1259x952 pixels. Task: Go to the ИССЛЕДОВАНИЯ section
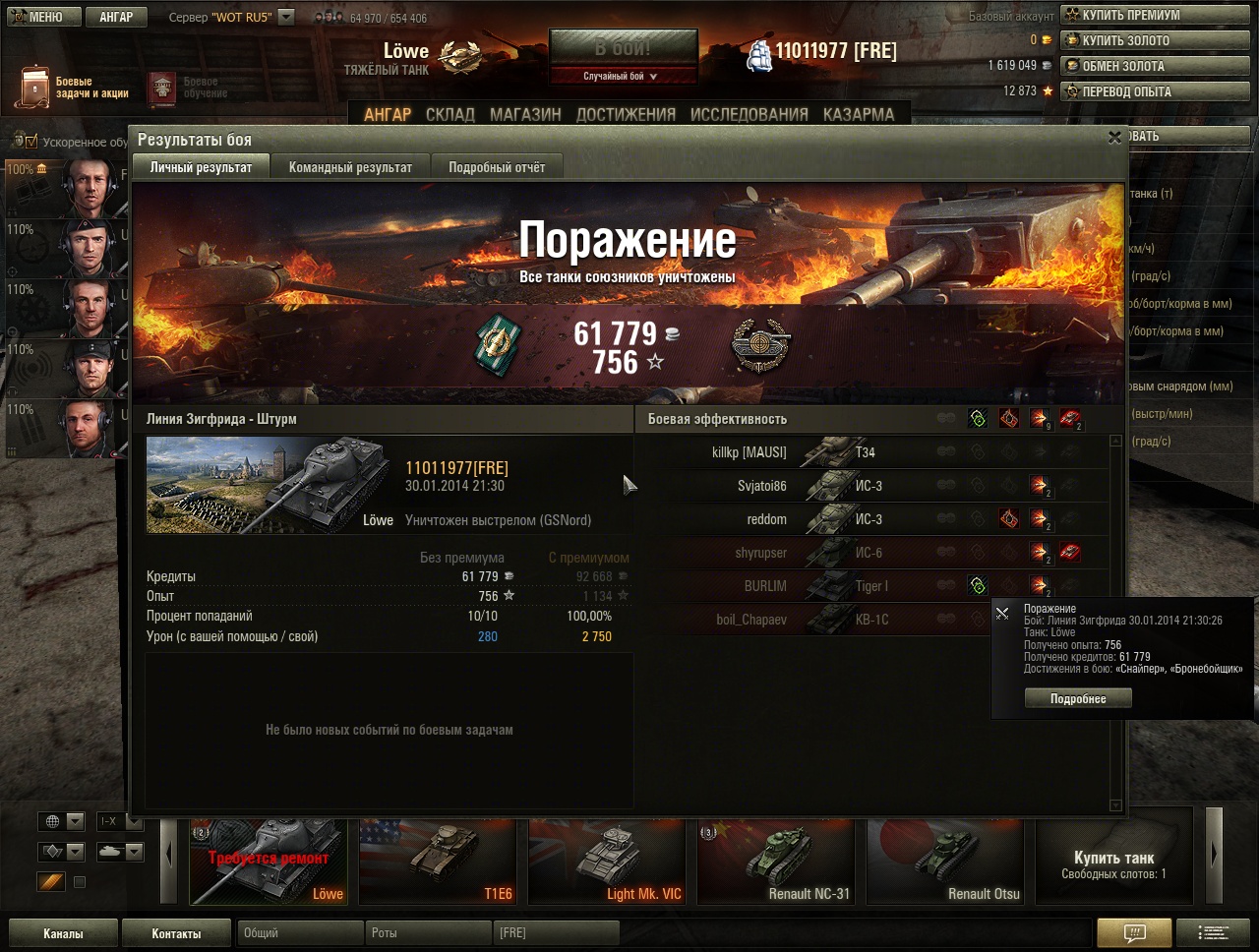[x=749, y=114]
